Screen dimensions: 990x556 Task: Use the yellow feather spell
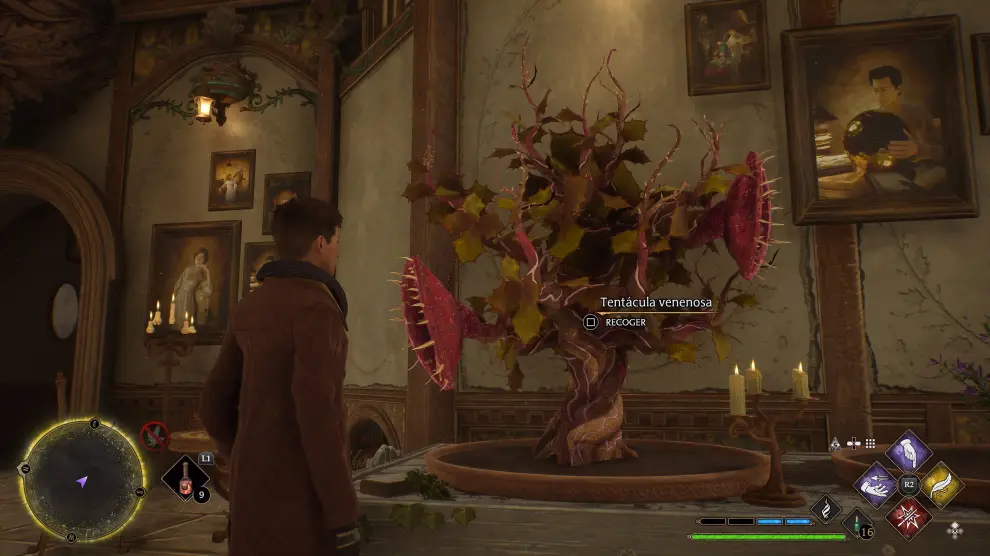pyautogui.click(x=941, y=485)
